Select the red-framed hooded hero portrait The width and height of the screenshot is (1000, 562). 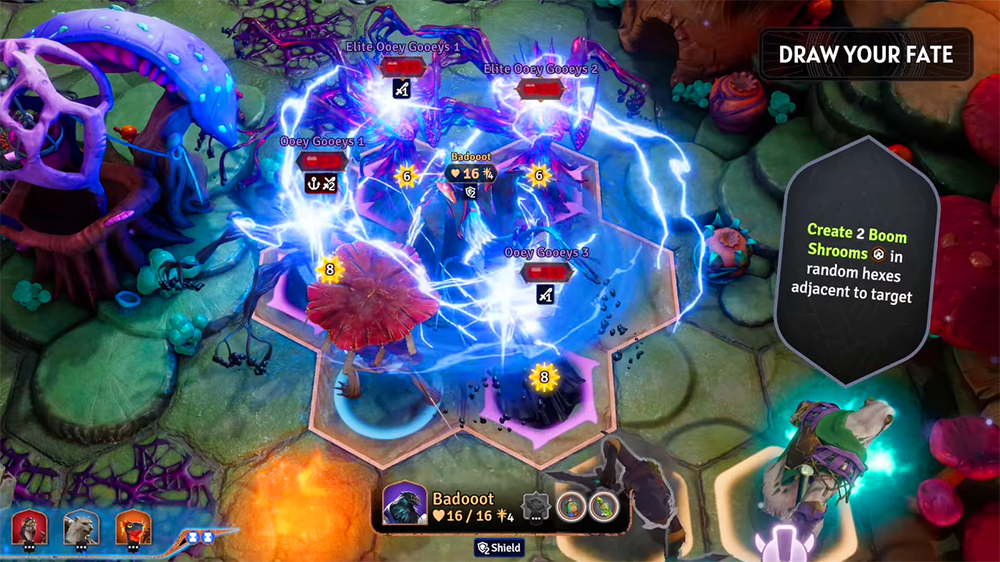(x=30, y=526)
